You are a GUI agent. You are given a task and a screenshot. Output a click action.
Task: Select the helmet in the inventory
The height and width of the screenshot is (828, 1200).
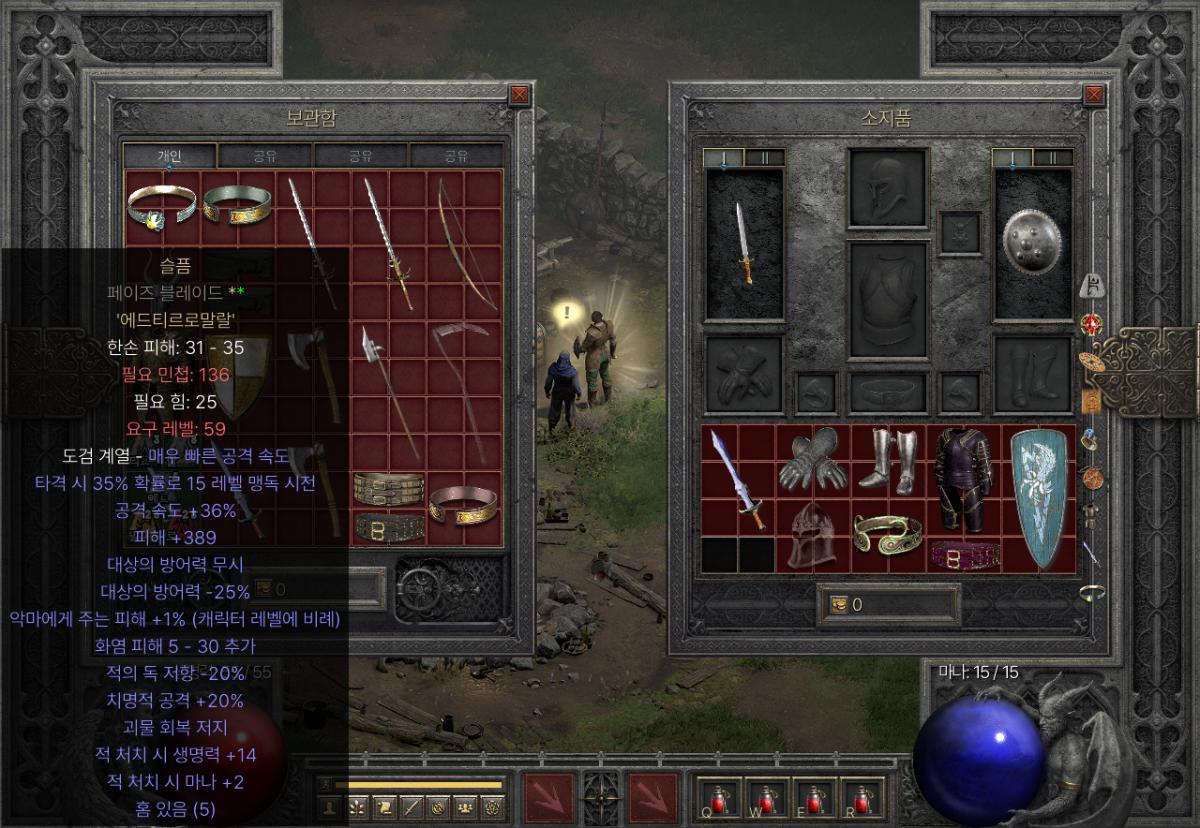coord(813,535)
